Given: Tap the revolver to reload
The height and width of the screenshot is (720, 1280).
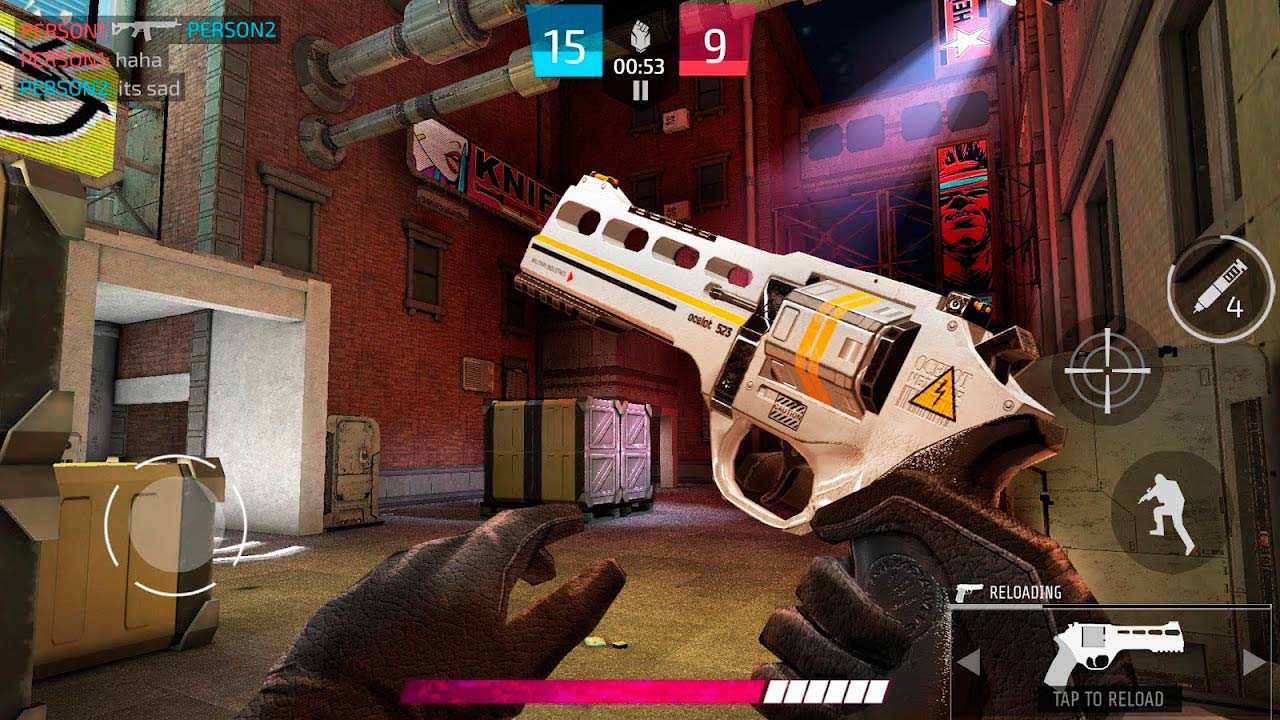Looking at the screenshot, I should pos(1108,654).
